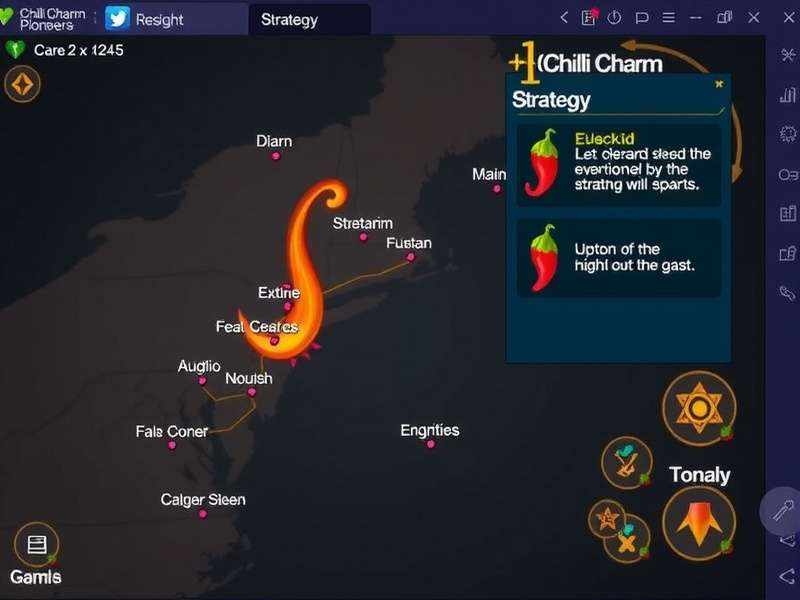Choose the "Upton of the" chili entry
Image resolution: width=800 pixels, height=600 pixels.
(618, 257)
